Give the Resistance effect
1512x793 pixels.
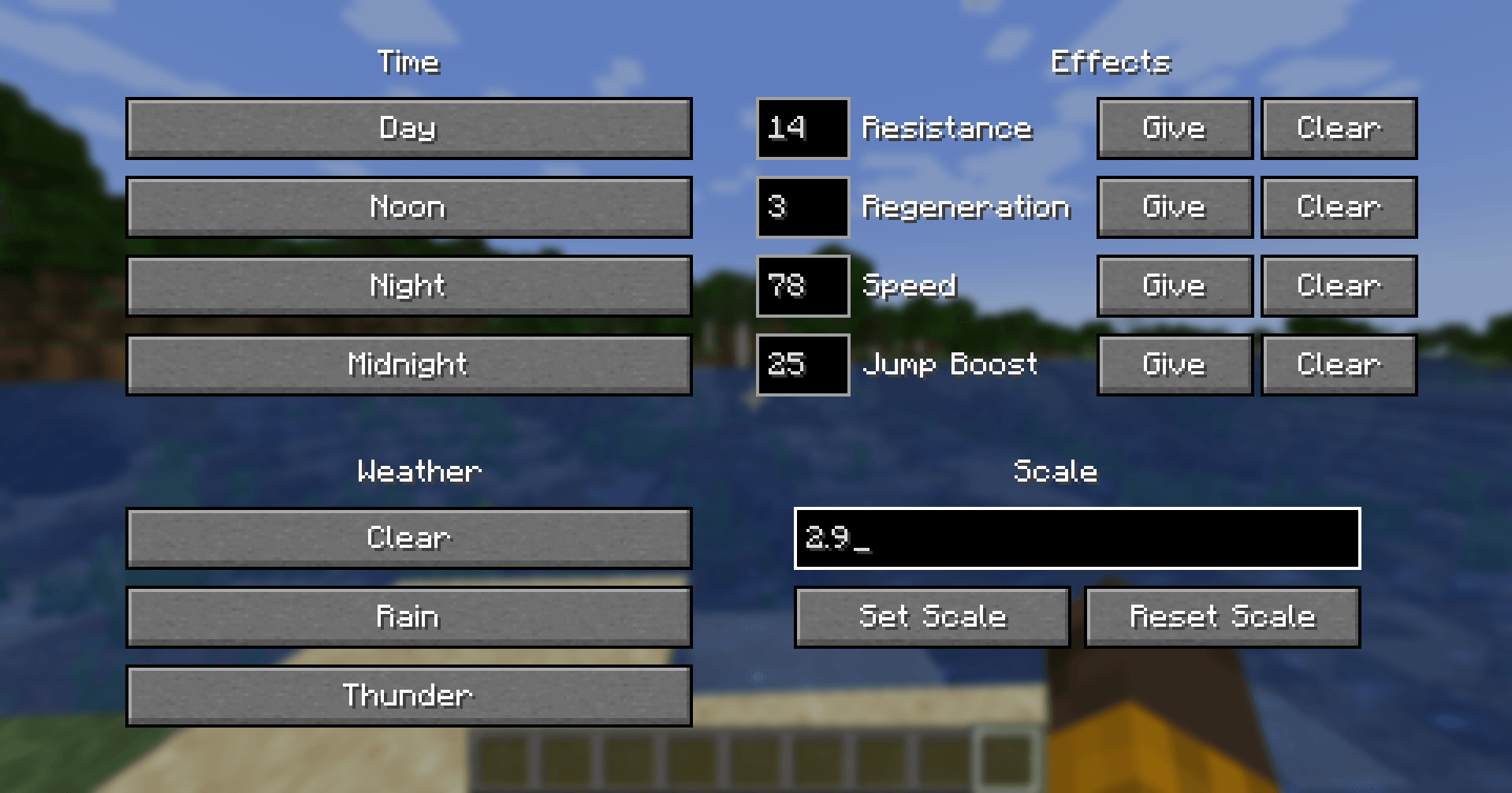[x=1174, y=128]
